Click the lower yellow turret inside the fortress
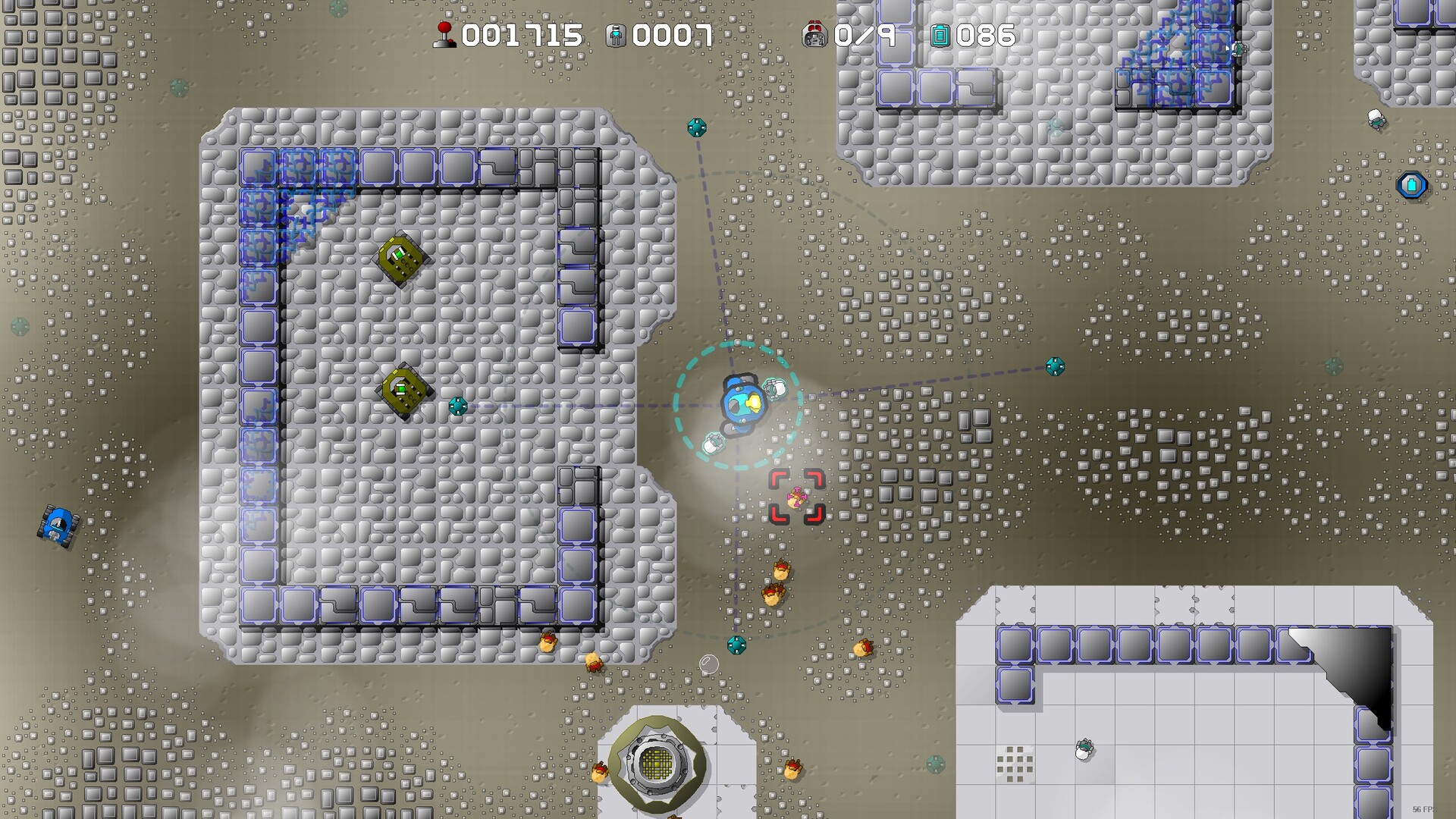The height and width of the screenshot is (819, 1456). 403,390
